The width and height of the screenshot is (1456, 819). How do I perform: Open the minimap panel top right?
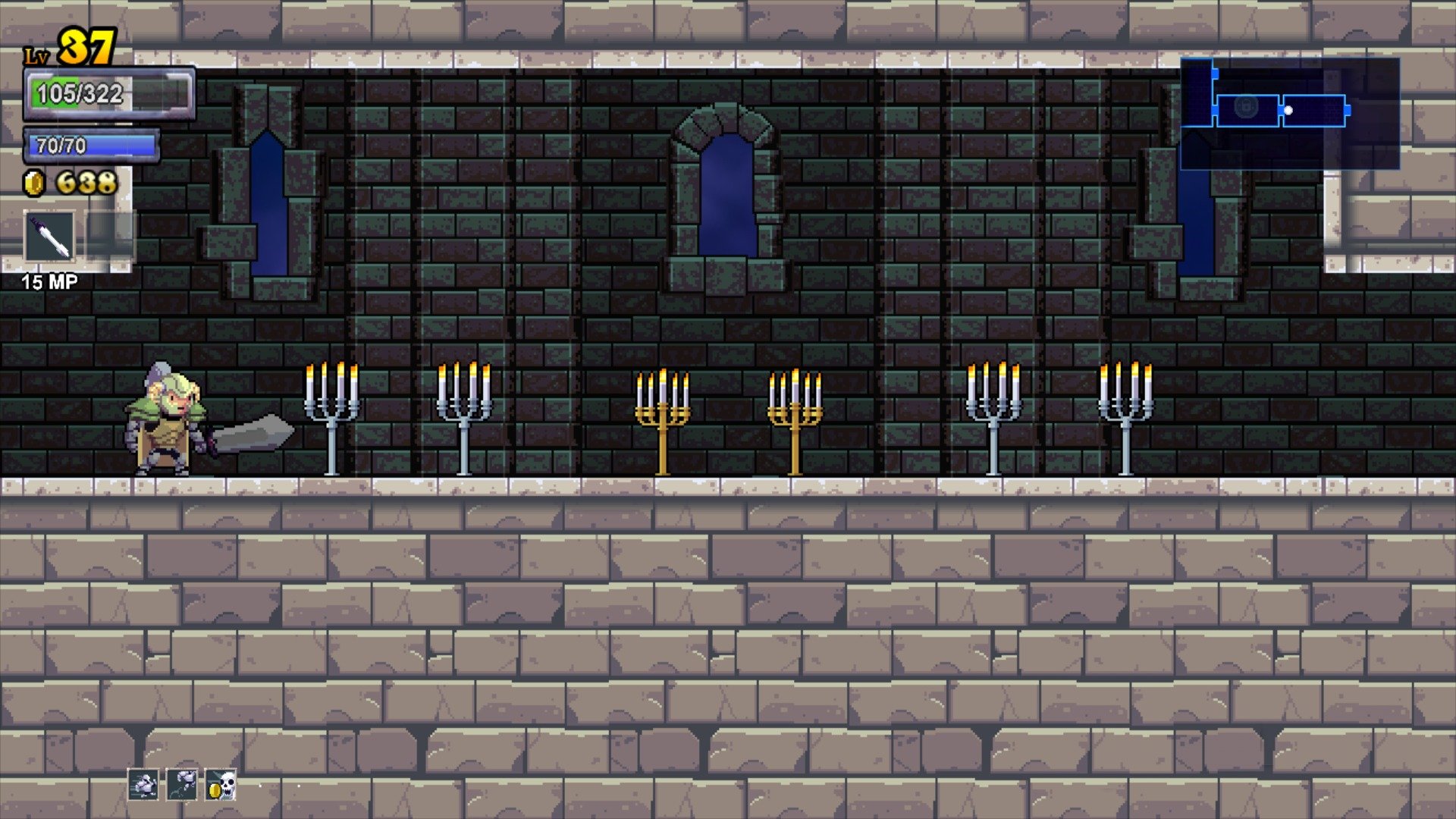[1289, 114]
